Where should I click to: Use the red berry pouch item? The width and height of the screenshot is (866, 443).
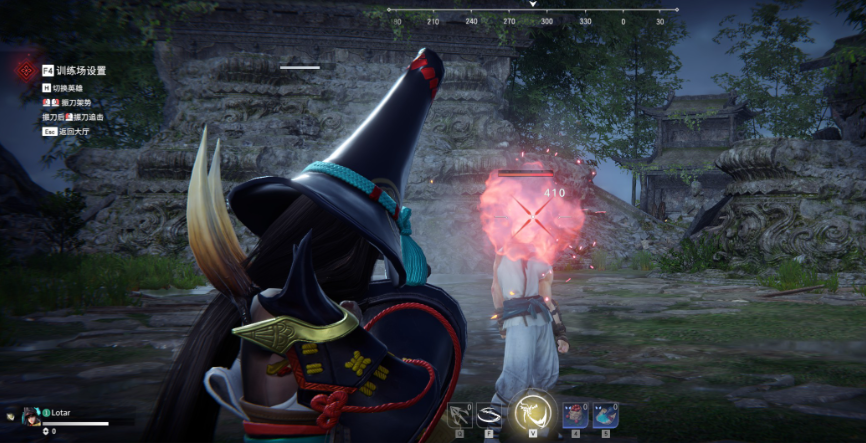pyautogui.click(x=574, y=415)
